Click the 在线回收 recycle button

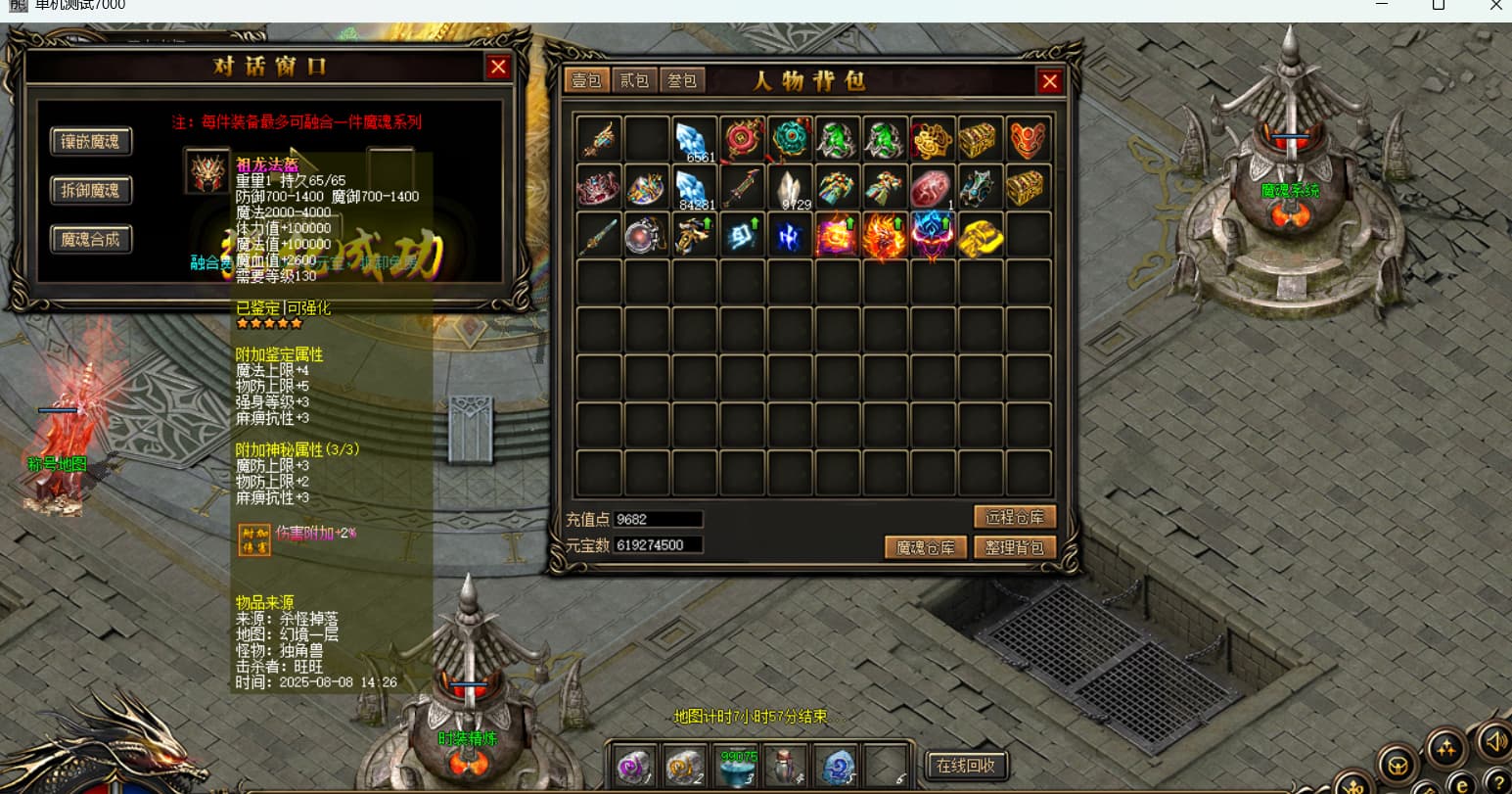pyautogui.click(x=965, y=766)
